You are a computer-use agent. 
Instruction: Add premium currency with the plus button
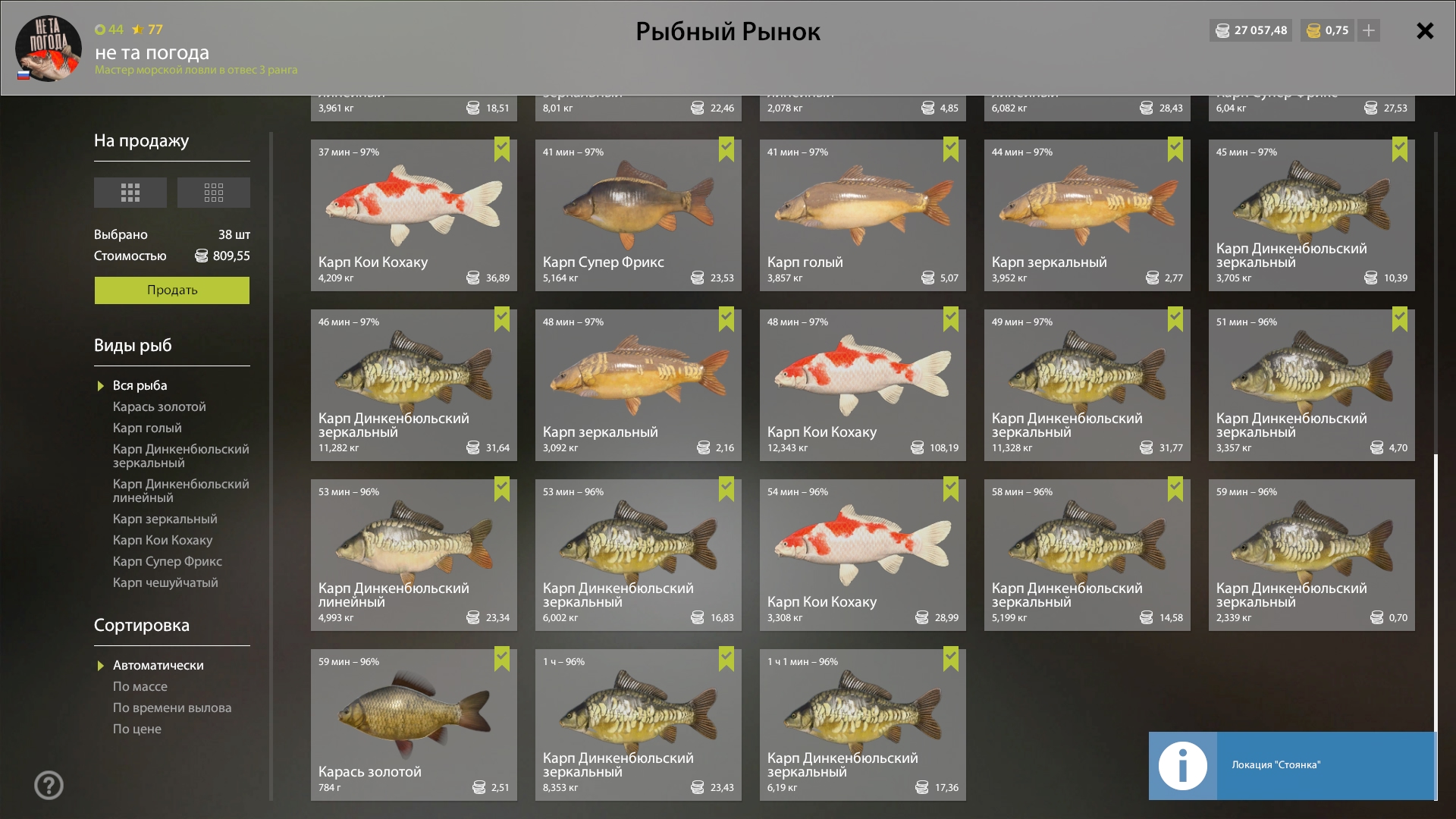1369,30
